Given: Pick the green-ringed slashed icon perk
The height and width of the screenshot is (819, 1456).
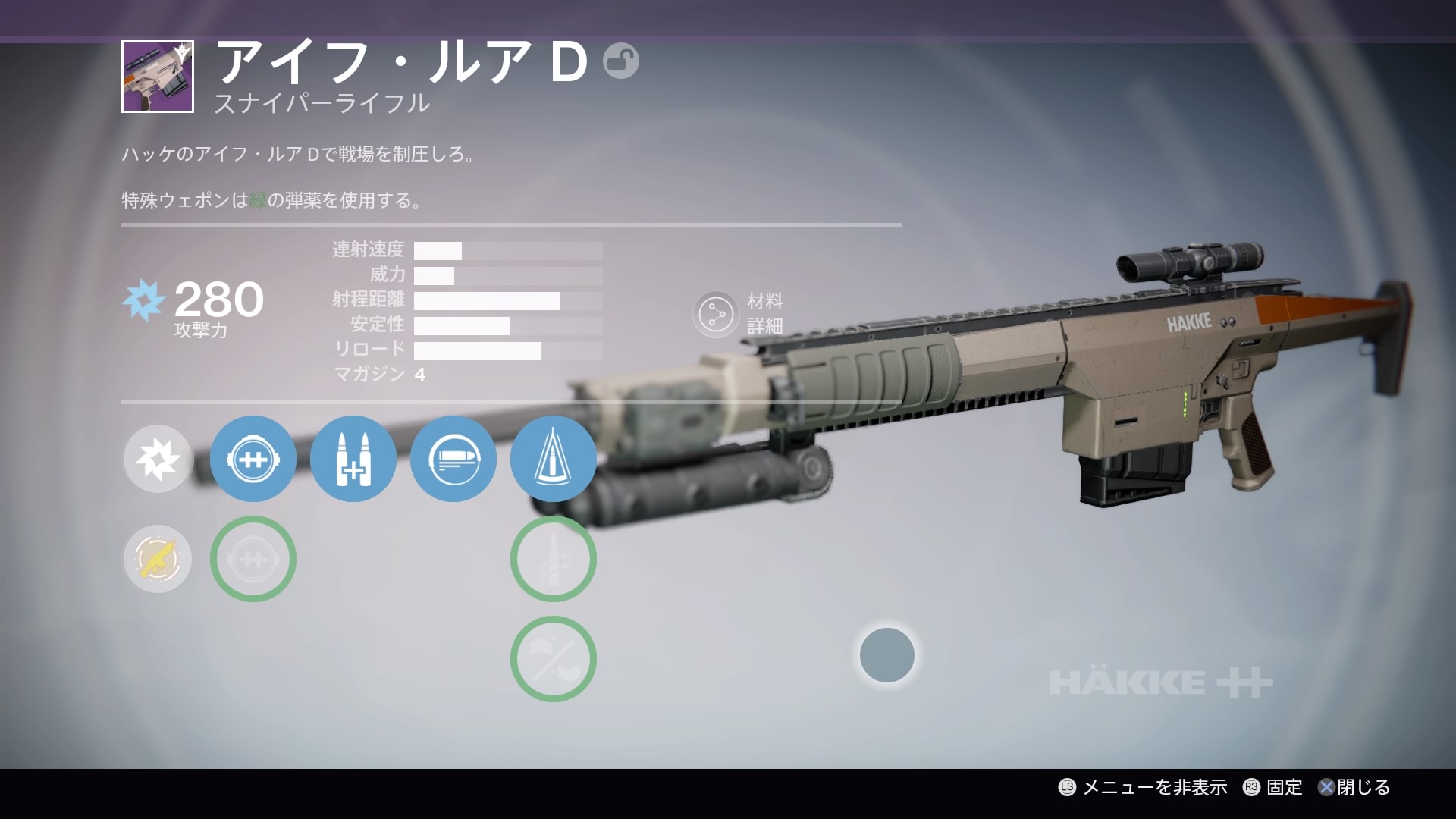Looking at the screenshot, I should point(554,659).
